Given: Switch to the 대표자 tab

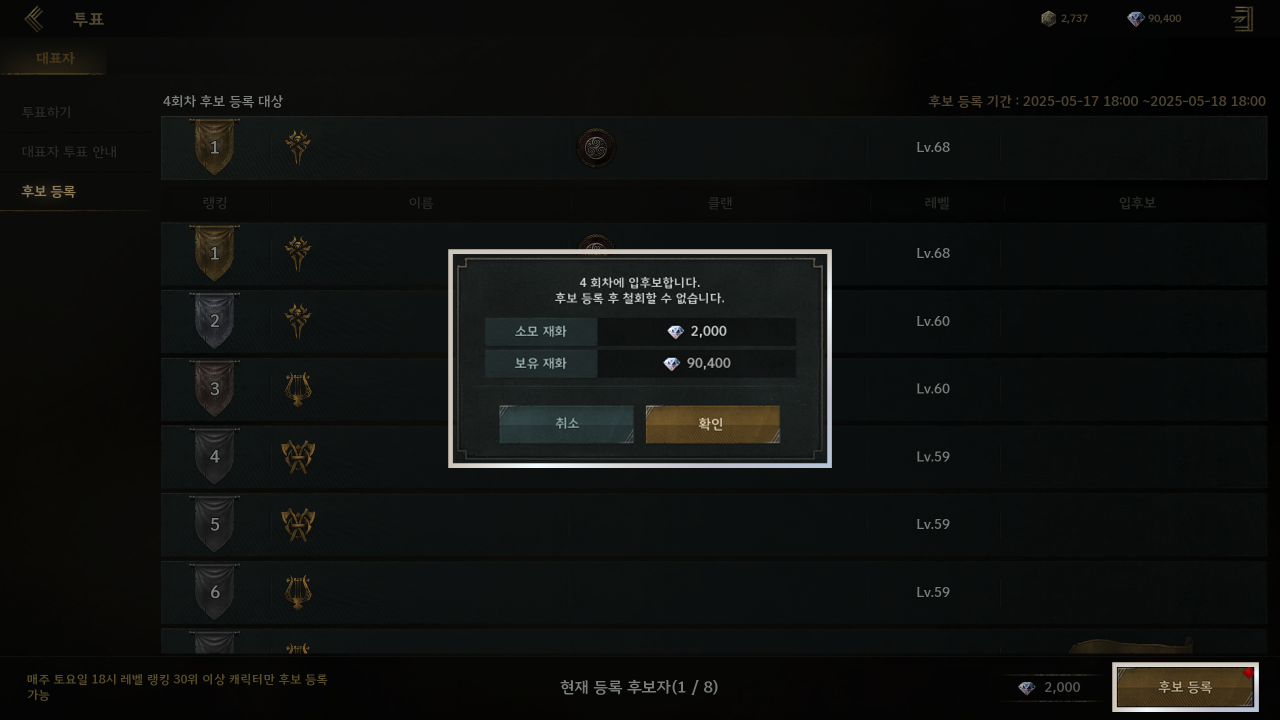Looking at the screenshot, I should click(x=55, y=58).
